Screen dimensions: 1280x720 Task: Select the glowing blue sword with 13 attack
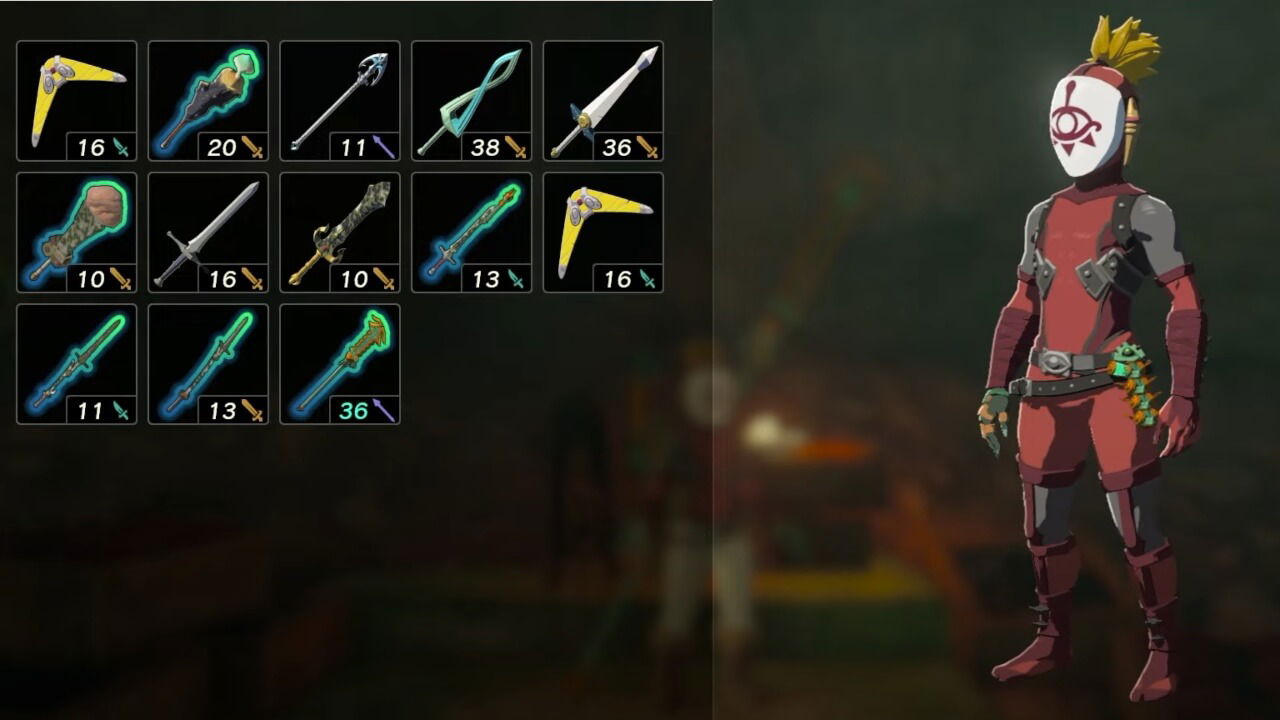tap(473, 228)
